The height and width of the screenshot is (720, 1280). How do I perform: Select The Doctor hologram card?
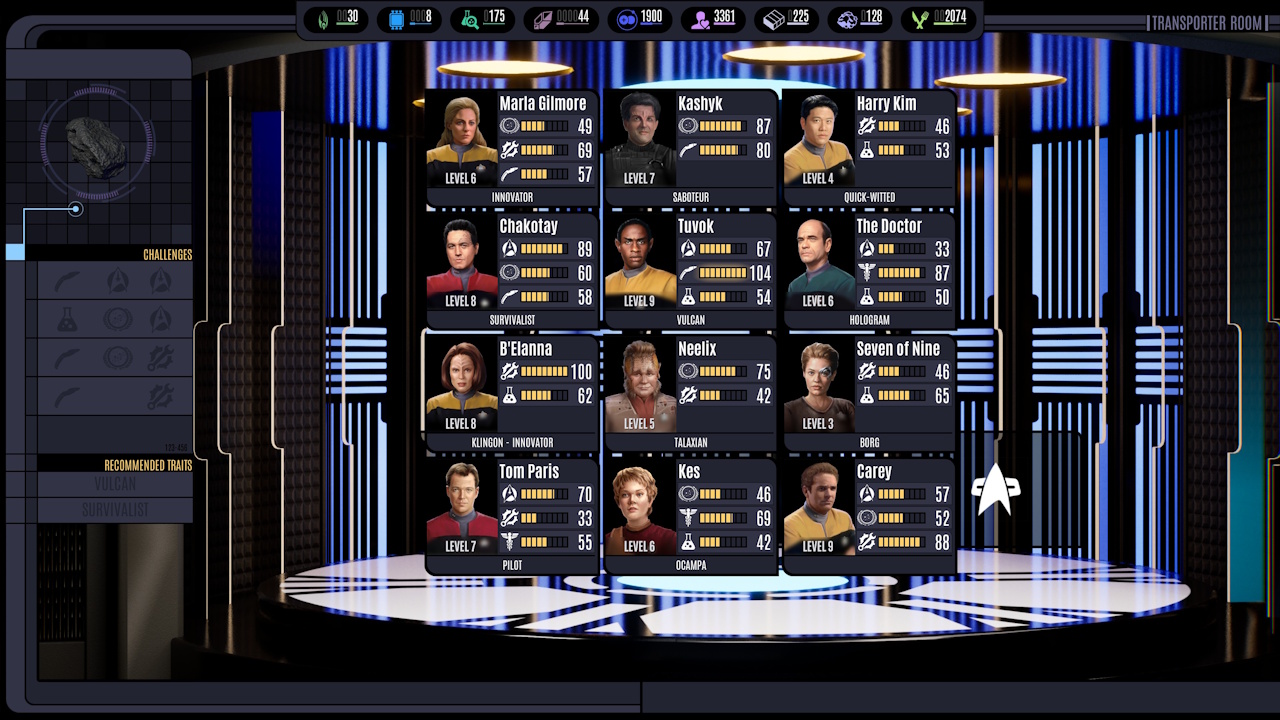(868, 271)
